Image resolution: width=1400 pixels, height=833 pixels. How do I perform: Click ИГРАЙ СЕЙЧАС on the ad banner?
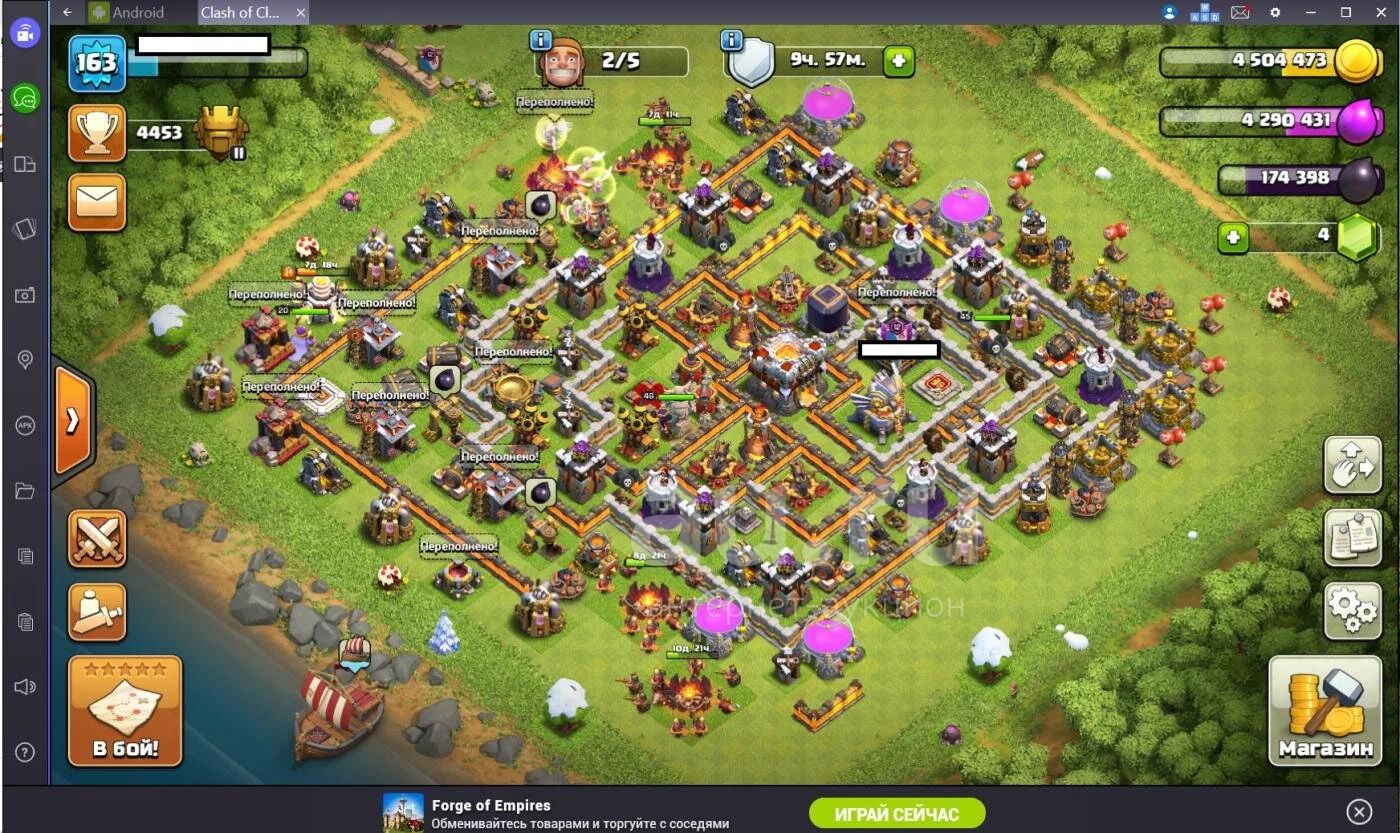click(896, 813)
